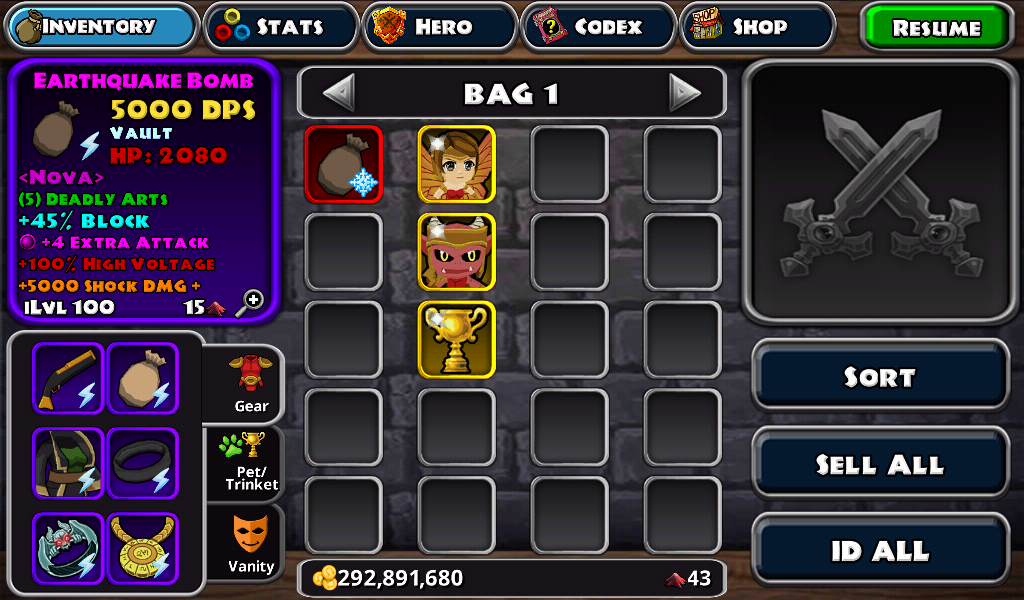Screen dimensions: 1024x600
Task: Click the Sell All button
Action: click(880, 464)
